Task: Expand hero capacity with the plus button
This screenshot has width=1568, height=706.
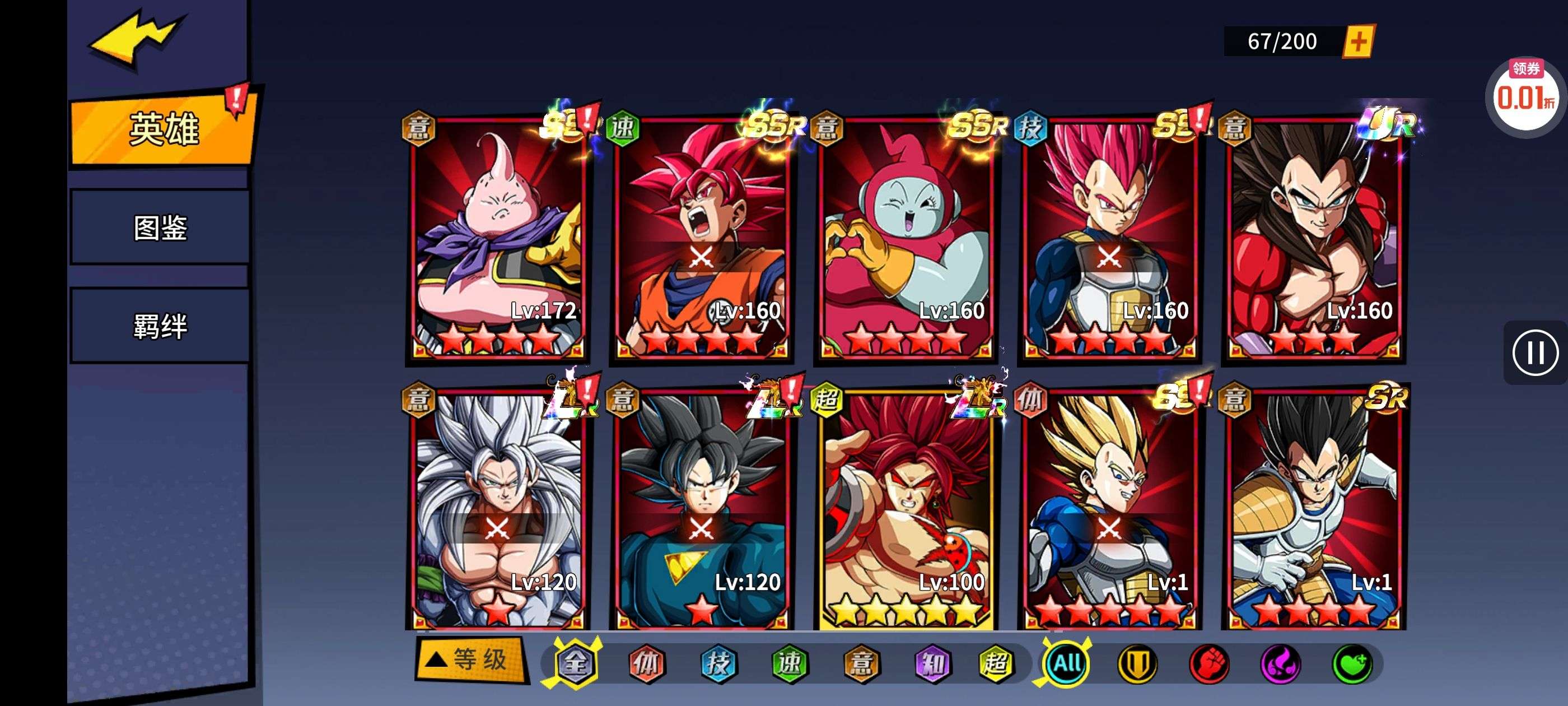Action: (1359, 41)
